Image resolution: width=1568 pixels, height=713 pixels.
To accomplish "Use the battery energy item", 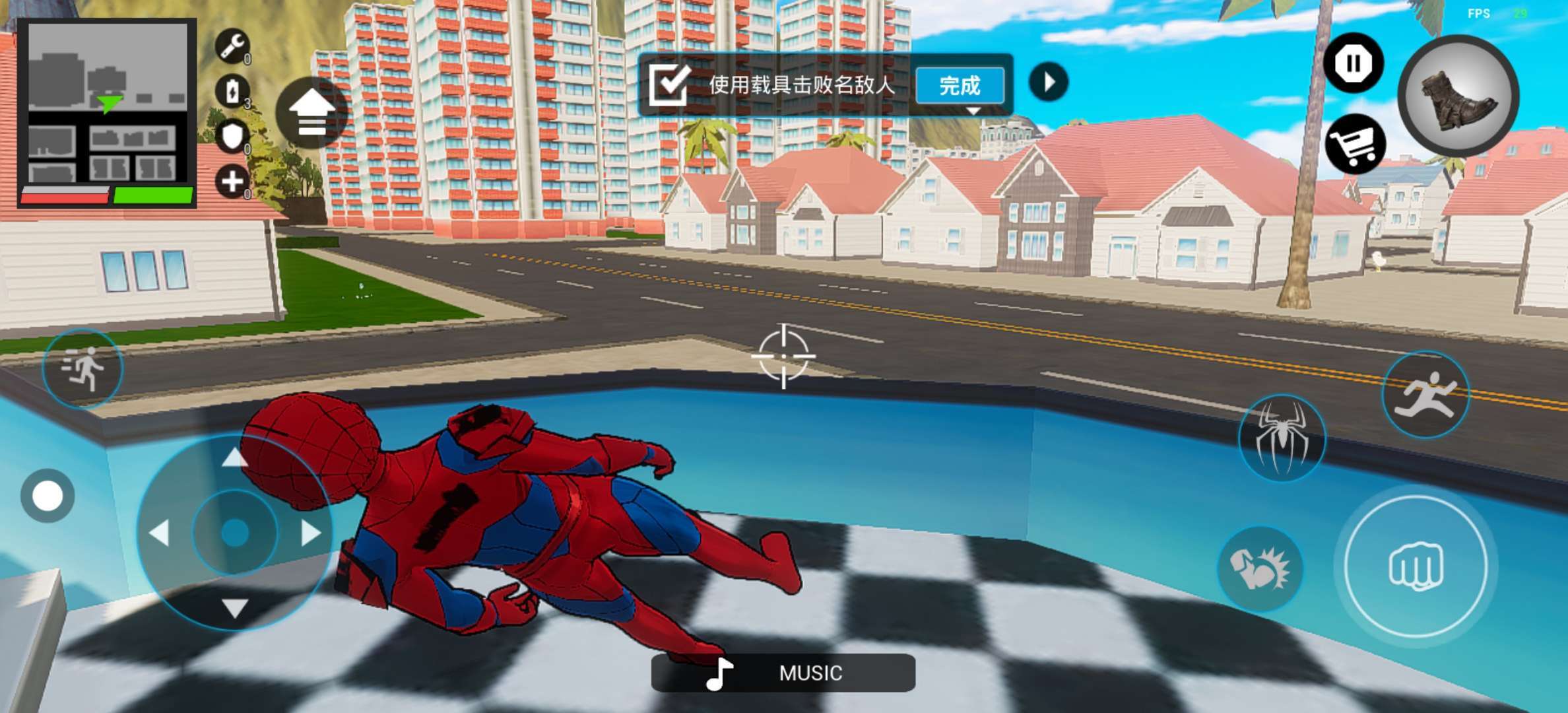I will pos(232,92).
